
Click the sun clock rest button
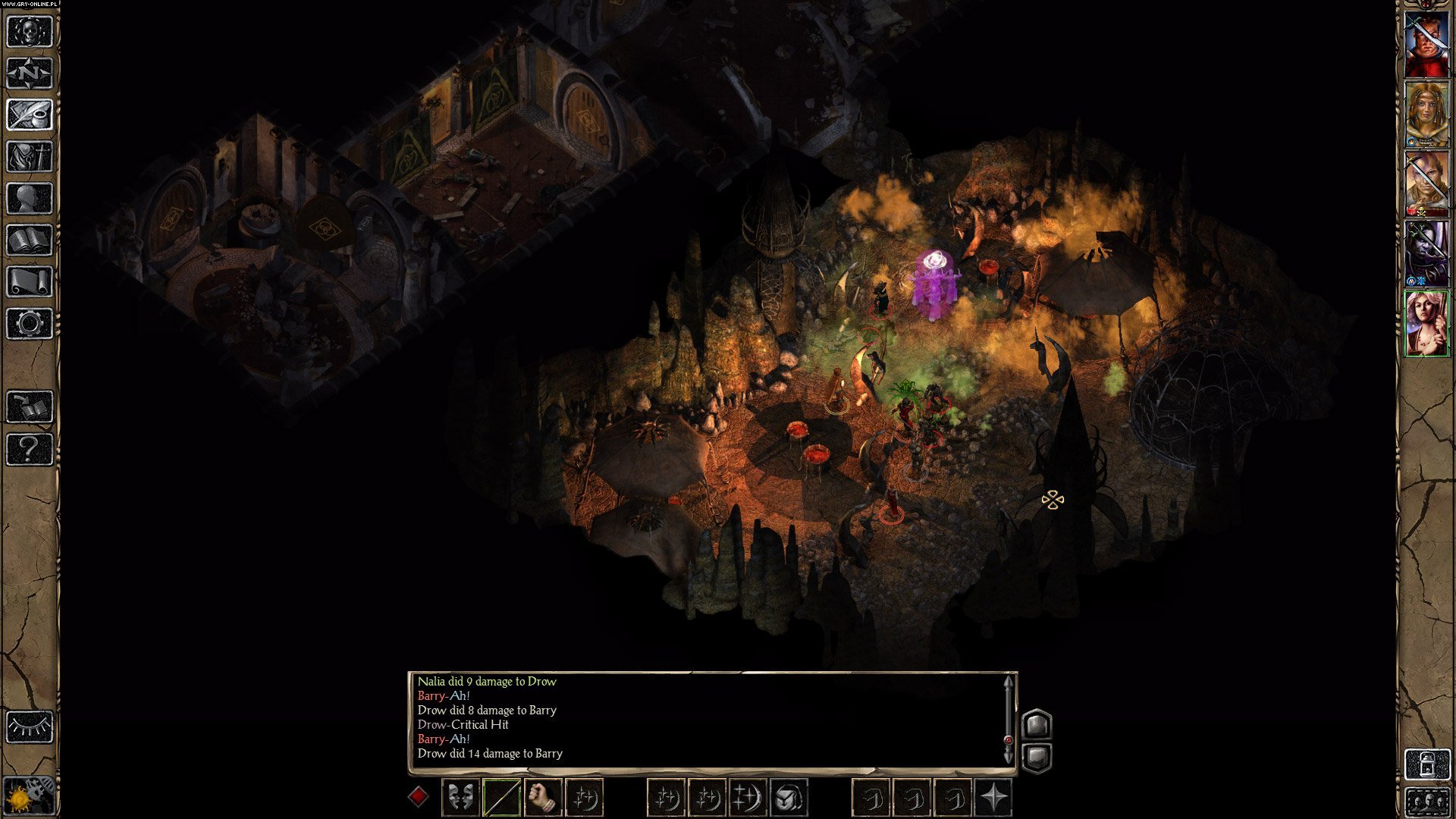[30, 796]
